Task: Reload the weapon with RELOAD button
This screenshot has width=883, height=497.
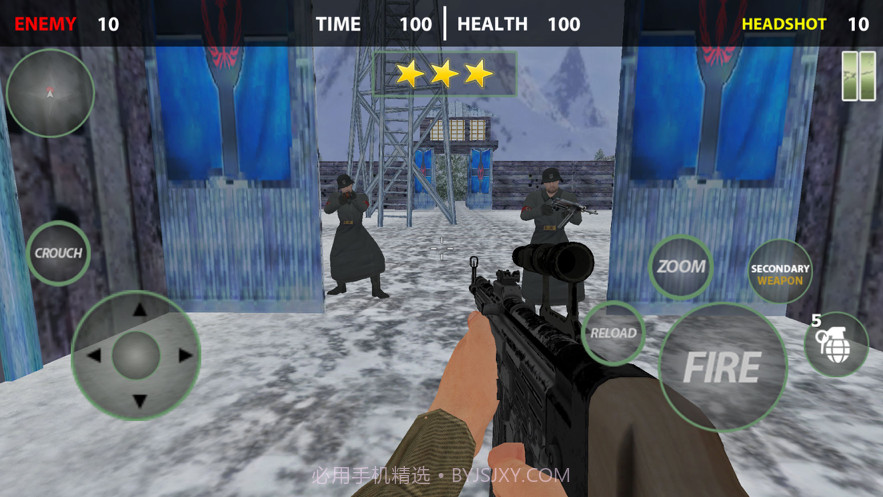Action: click(613, 333)
